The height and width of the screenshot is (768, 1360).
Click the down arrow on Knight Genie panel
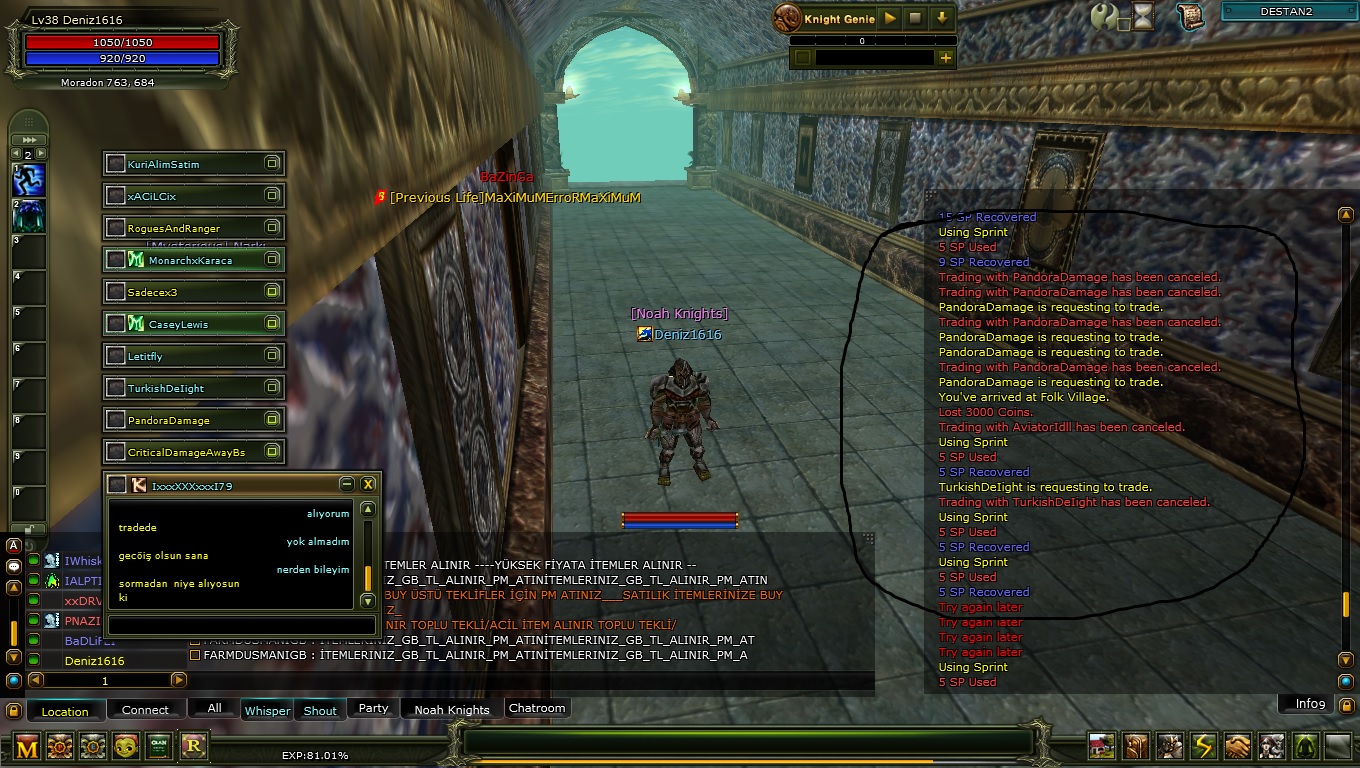[941, 17]
